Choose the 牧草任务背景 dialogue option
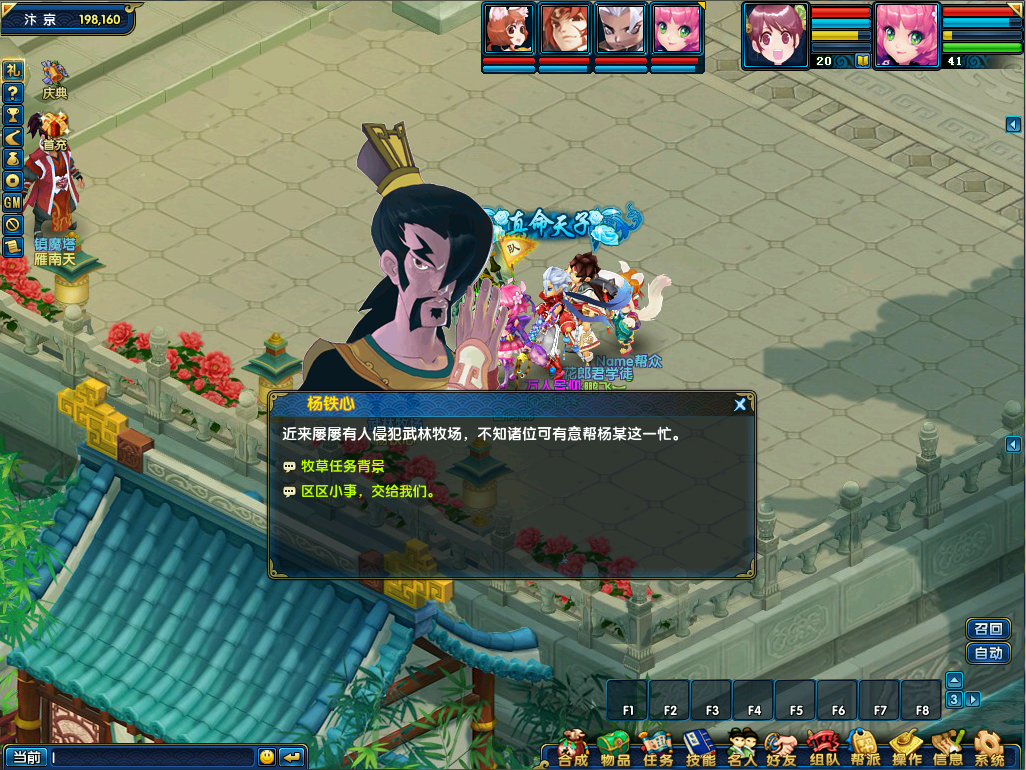 pyautogui.click(x=342, y=466)
